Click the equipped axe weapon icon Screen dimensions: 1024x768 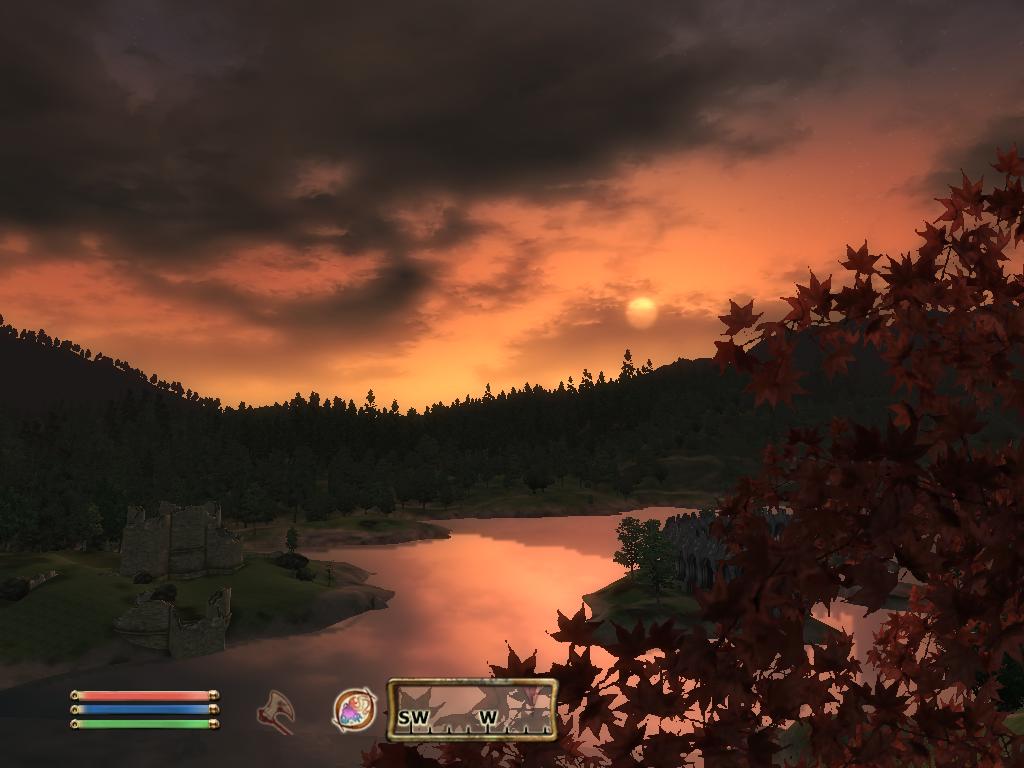275,711
